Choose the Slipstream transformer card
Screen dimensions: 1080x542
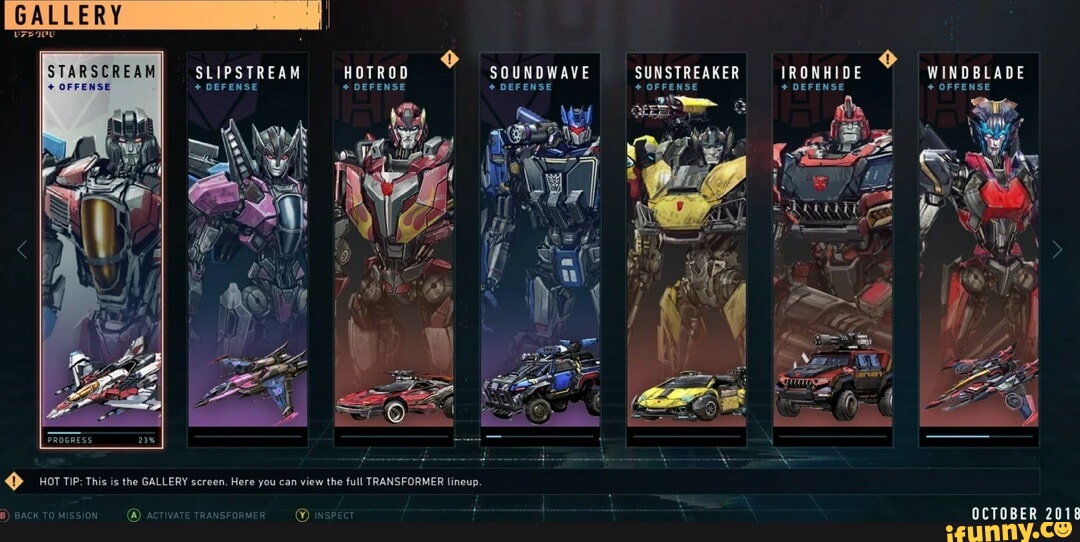click(247, 250)
